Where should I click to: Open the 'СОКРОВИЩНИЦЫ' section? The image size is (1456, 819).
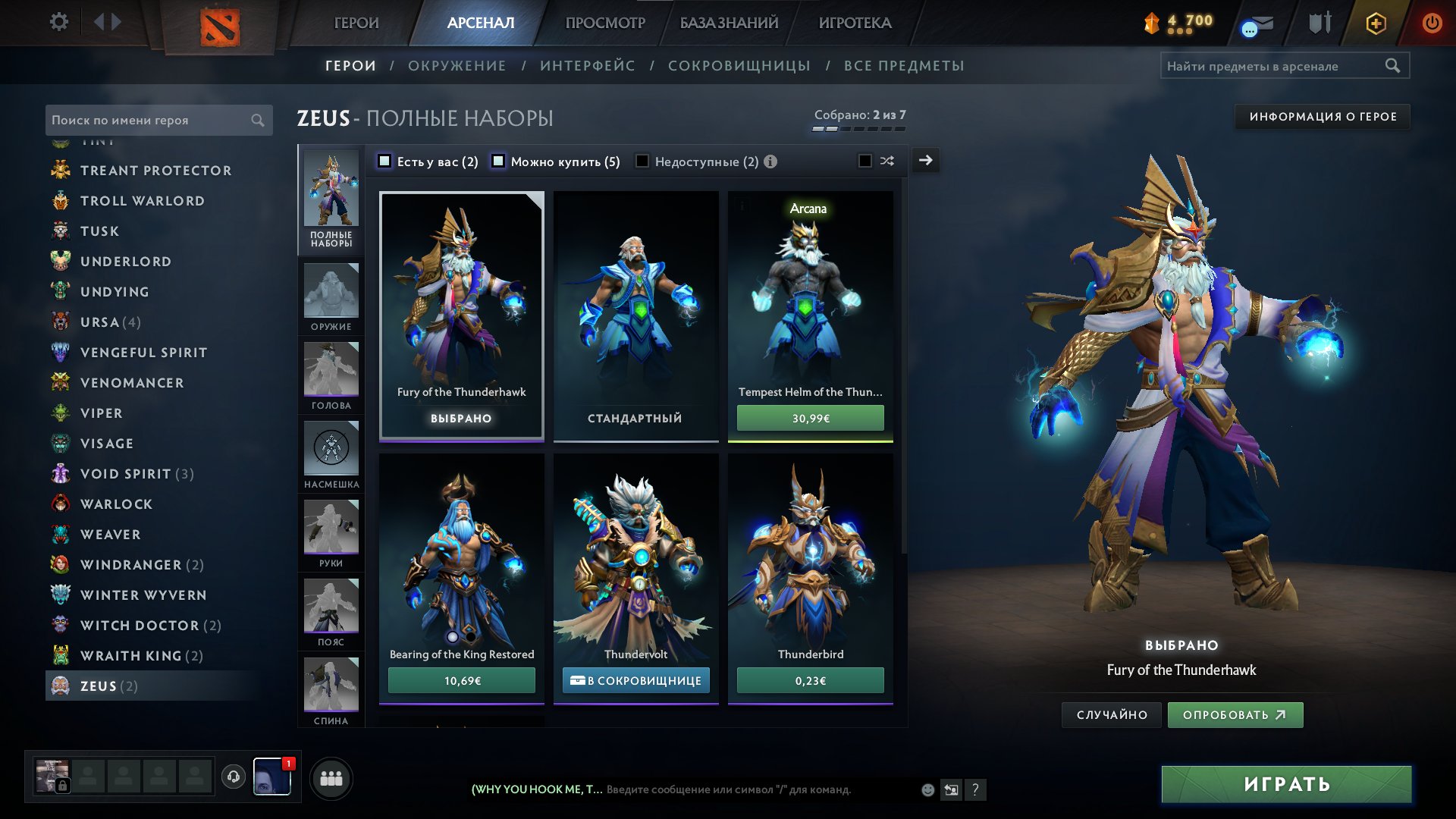738,65
